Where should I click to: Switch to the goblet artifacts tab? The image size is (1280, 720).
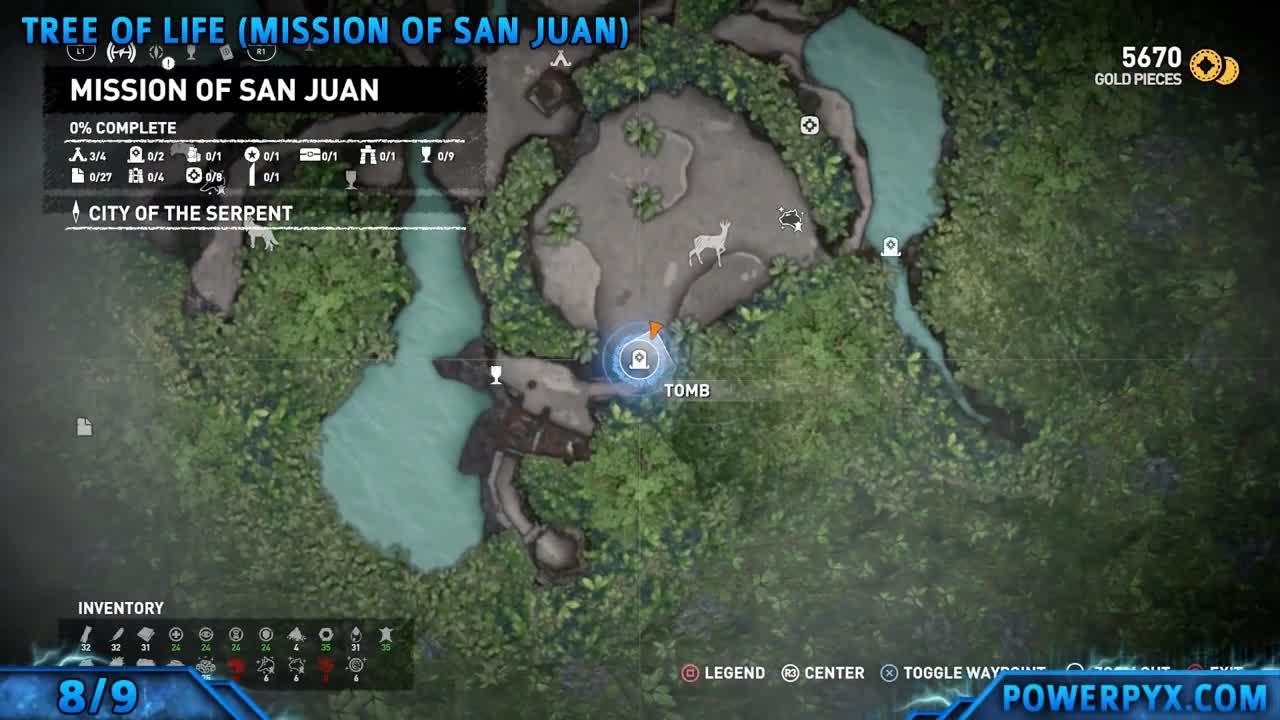pos(191,52)
